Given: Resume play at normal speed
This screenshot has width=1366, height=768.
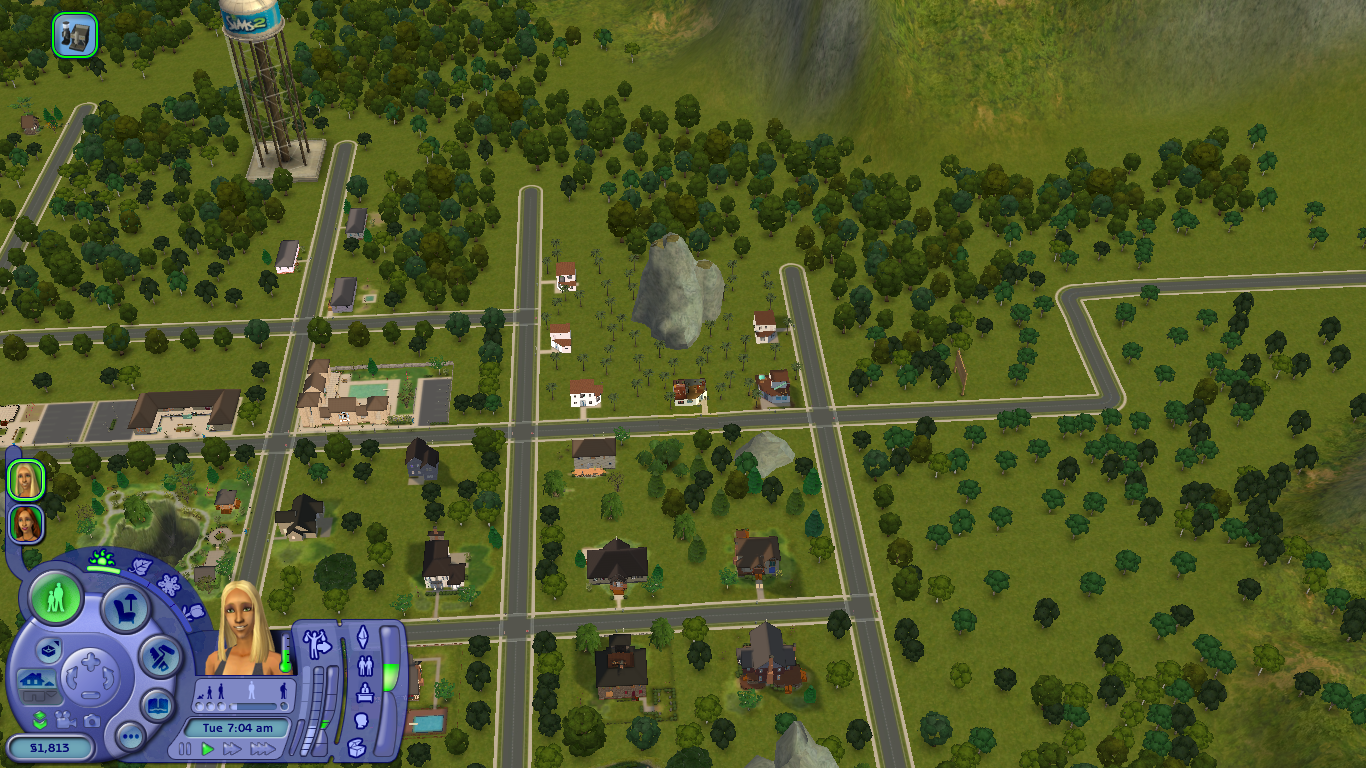Looking at the screenshot, I should 208,749.
